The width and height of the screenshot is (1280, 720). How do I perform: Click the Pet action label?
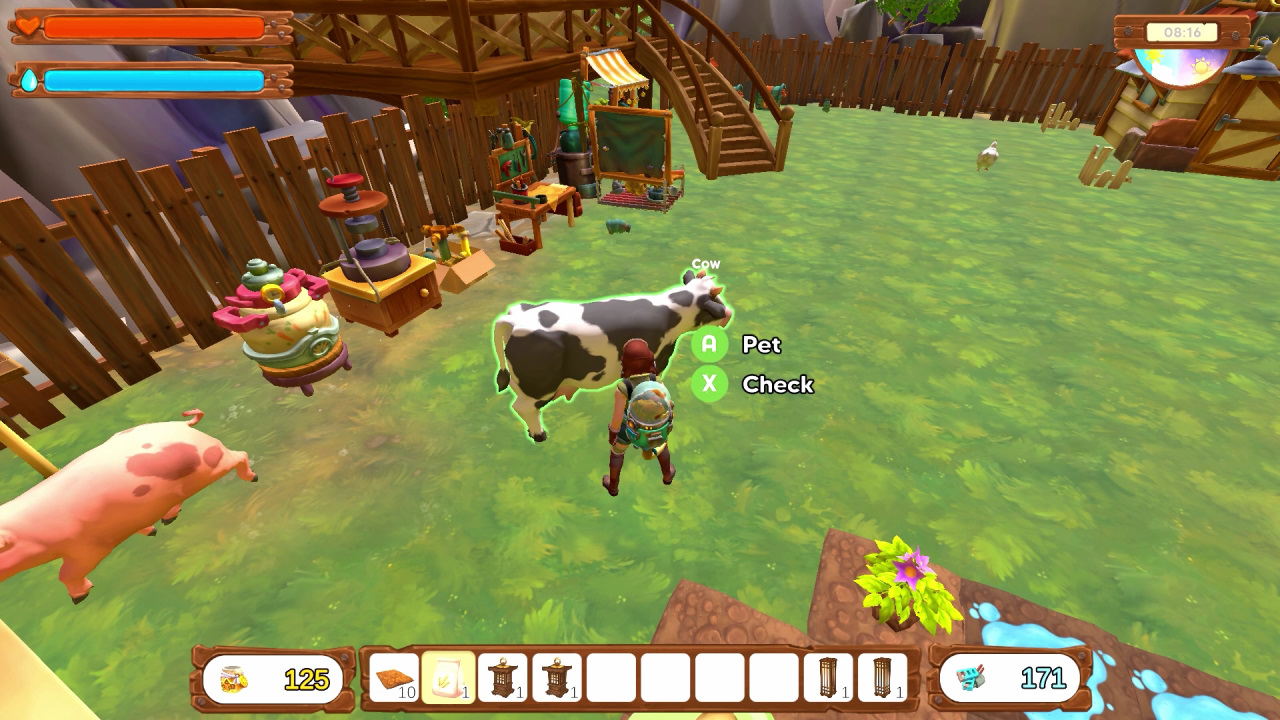[761, 345]
